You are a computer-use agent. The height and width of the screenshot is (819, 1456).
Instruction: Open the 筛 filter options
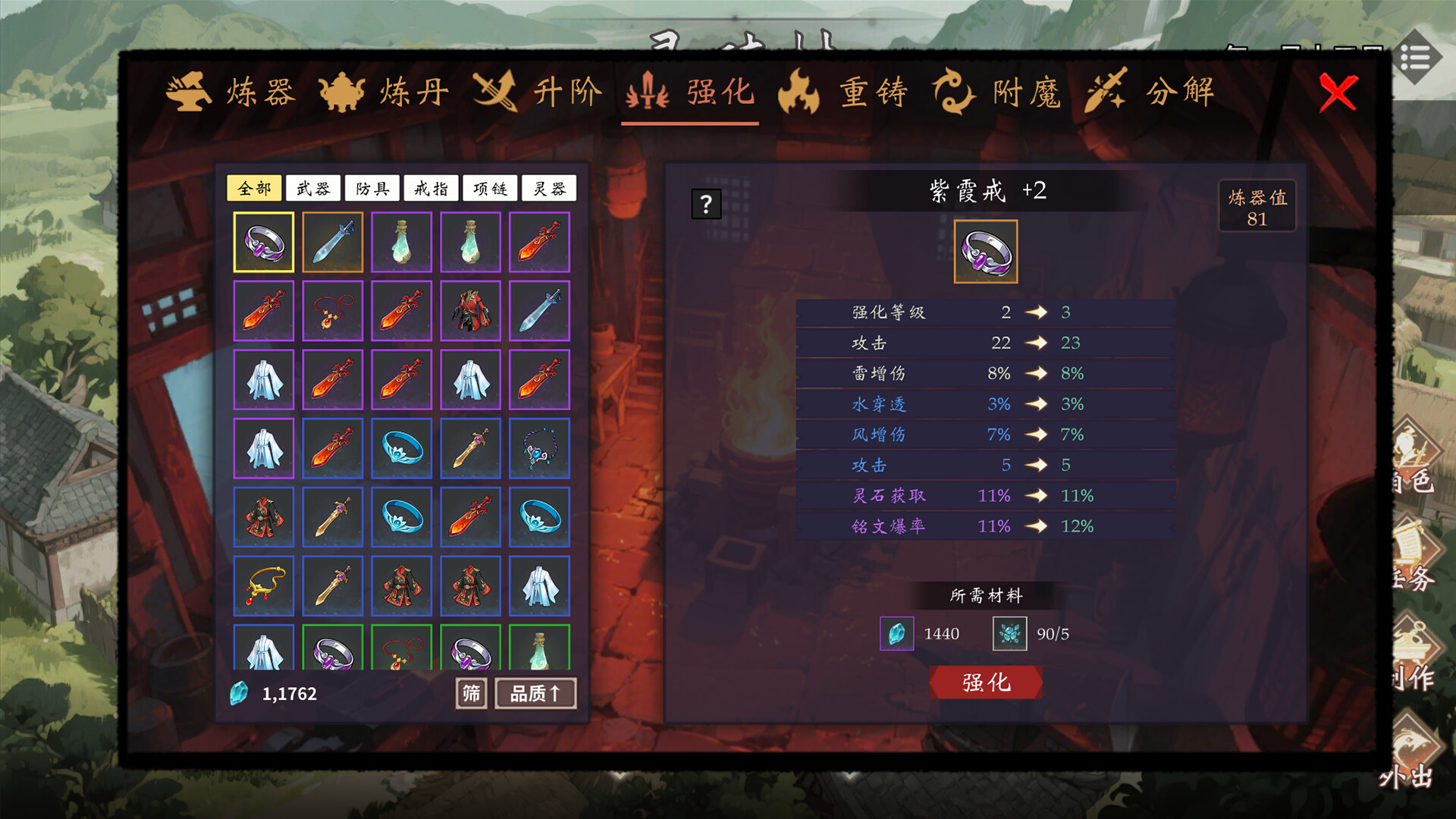point(471,692)
